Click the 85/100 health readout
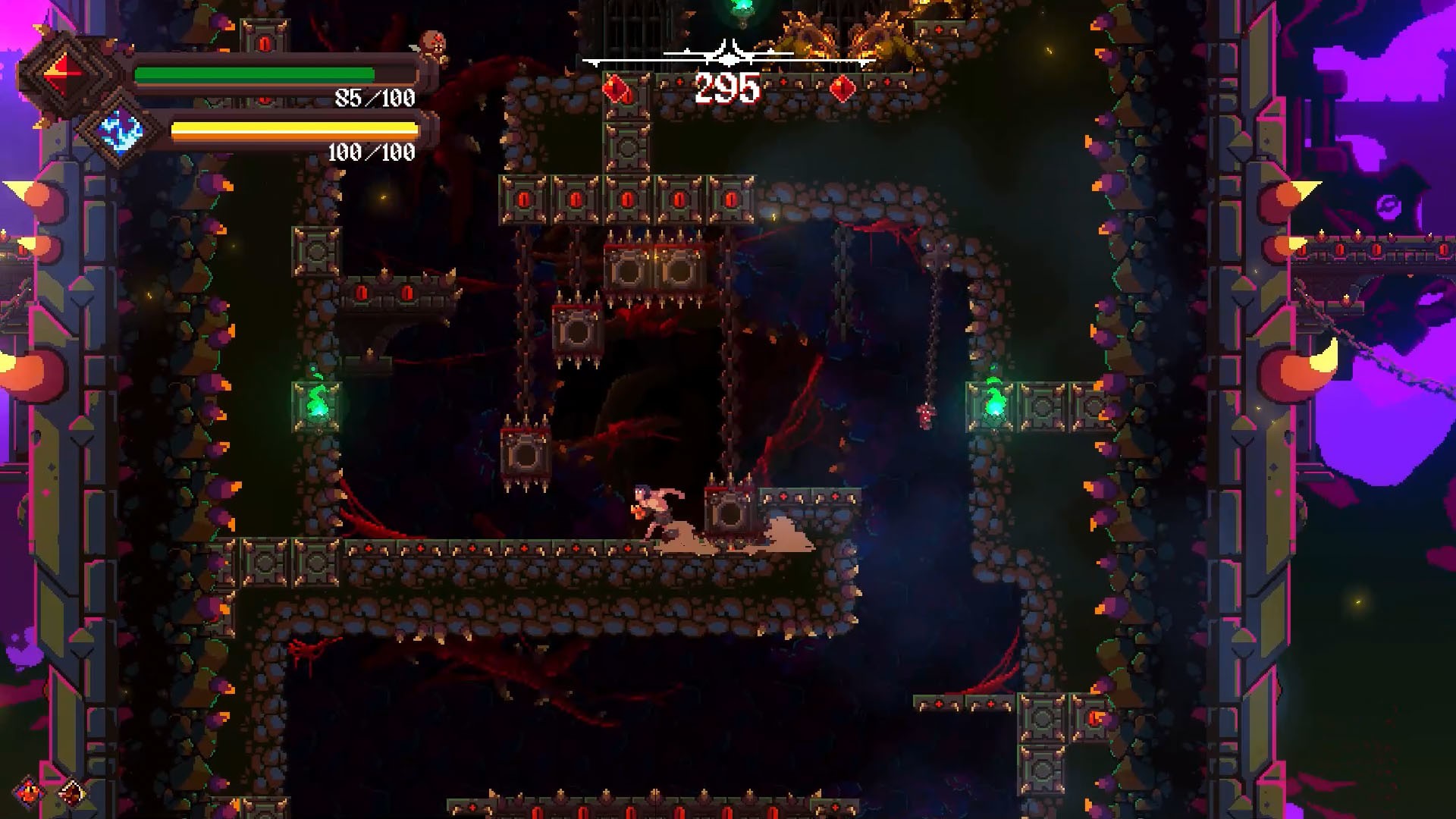1456x819 pixels. coord(375,98)
